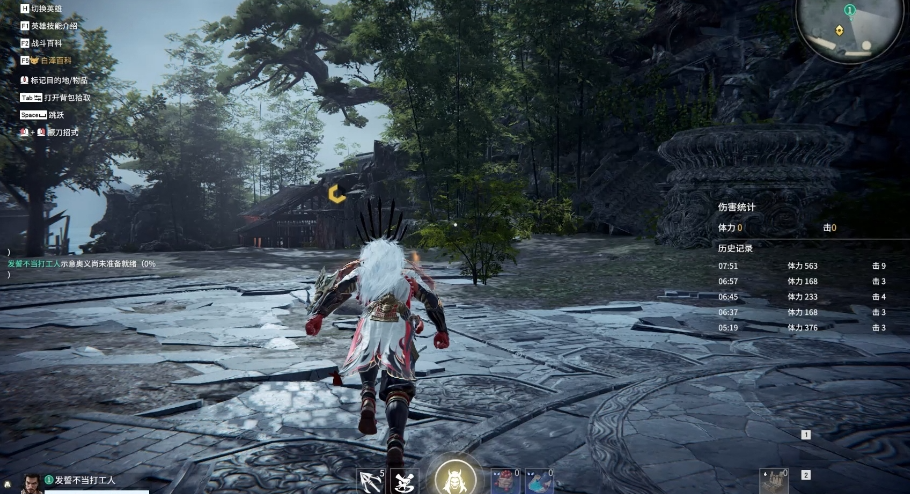
Task: Select the weapon slot at bottom right
Action: [x=774, y=480]
